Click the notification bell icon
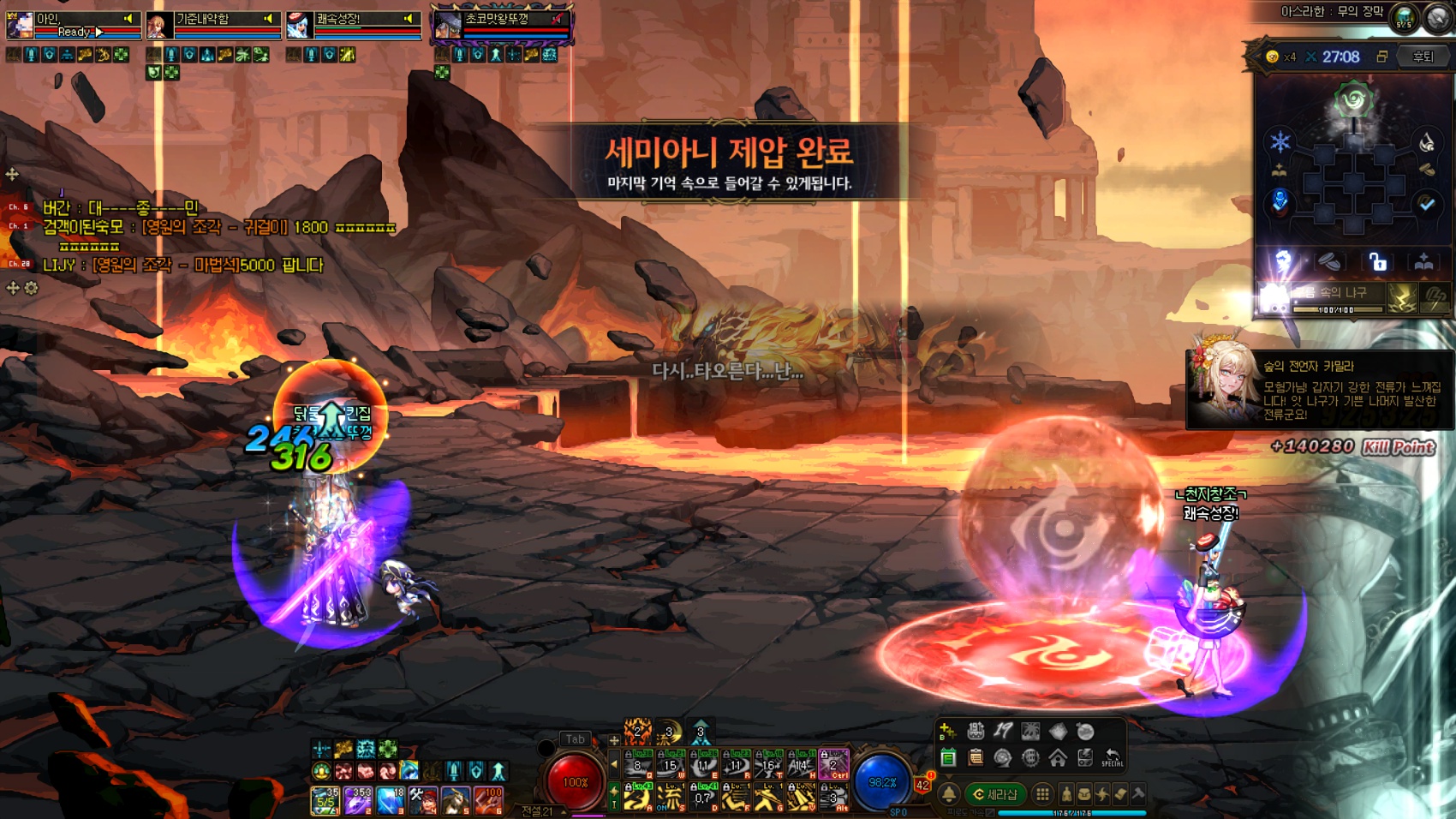The height and width of the screenshot is (819, 1456). [x=949, y=794]
